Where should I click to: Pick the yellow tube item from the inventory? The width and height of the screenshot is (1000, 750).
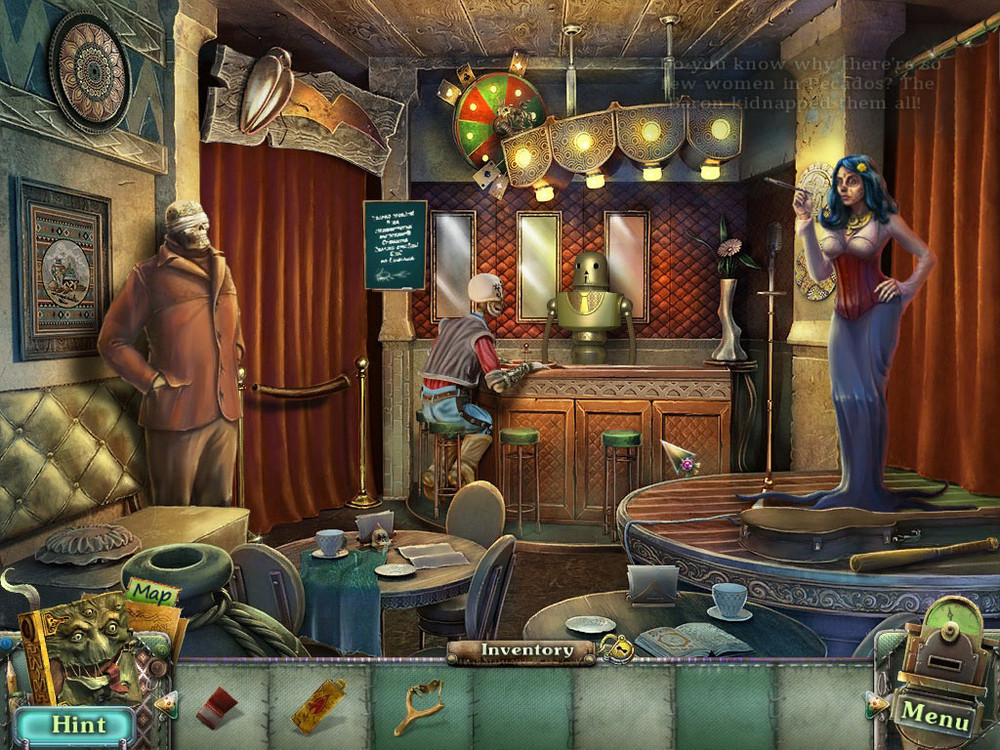point(319,705)
